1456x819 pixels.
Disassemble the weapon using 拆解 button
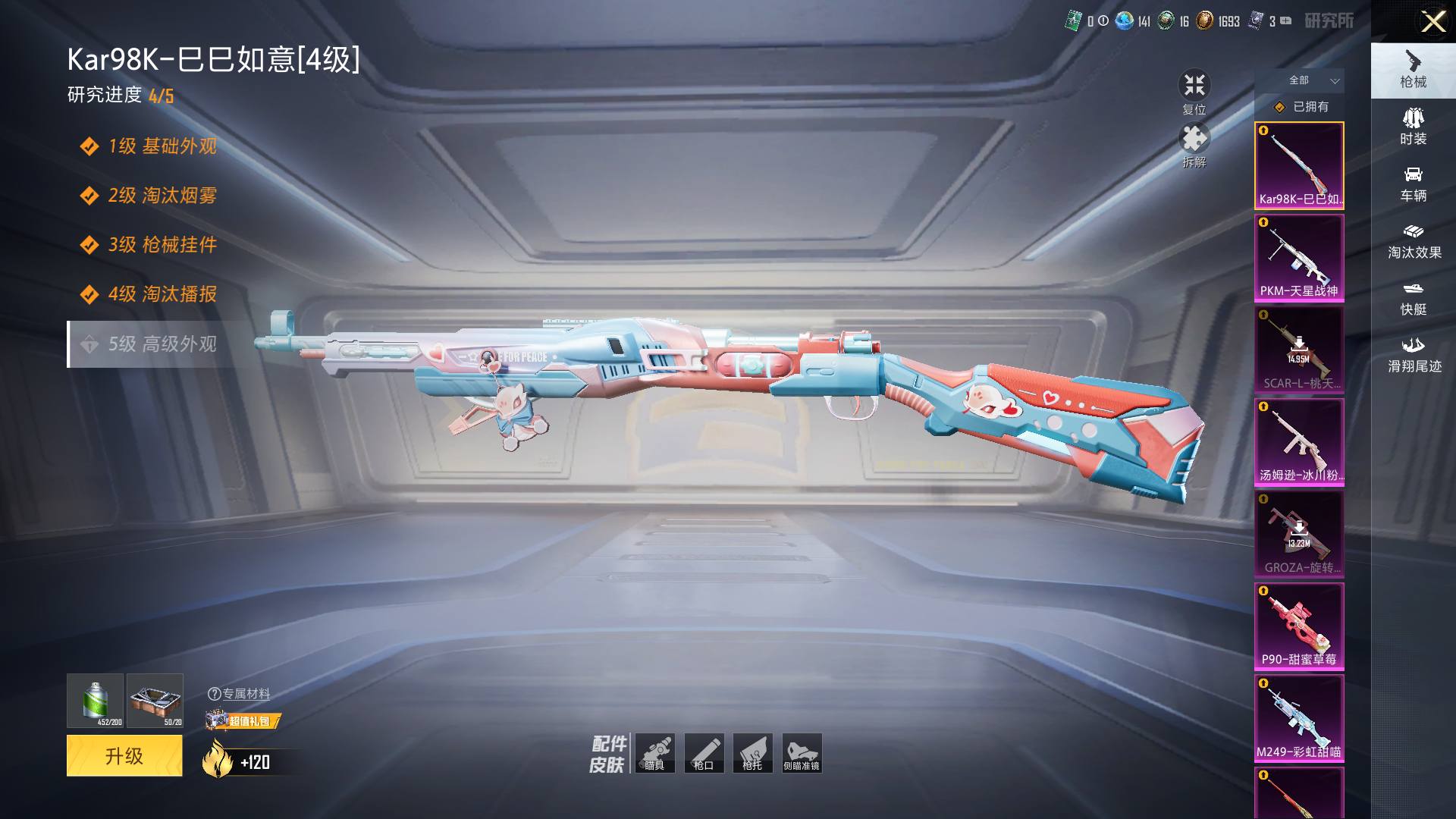(x=1194, y=146)
